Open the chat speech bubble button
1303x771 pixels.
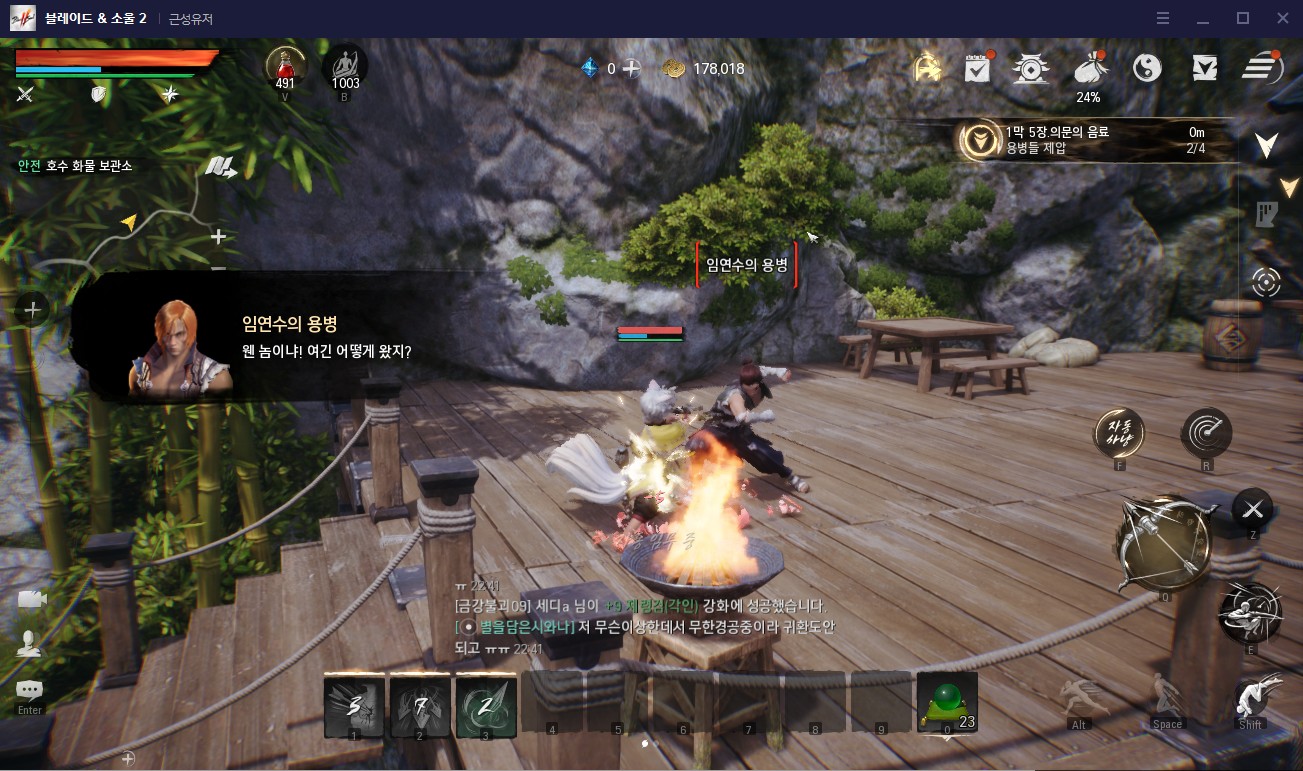29,690
